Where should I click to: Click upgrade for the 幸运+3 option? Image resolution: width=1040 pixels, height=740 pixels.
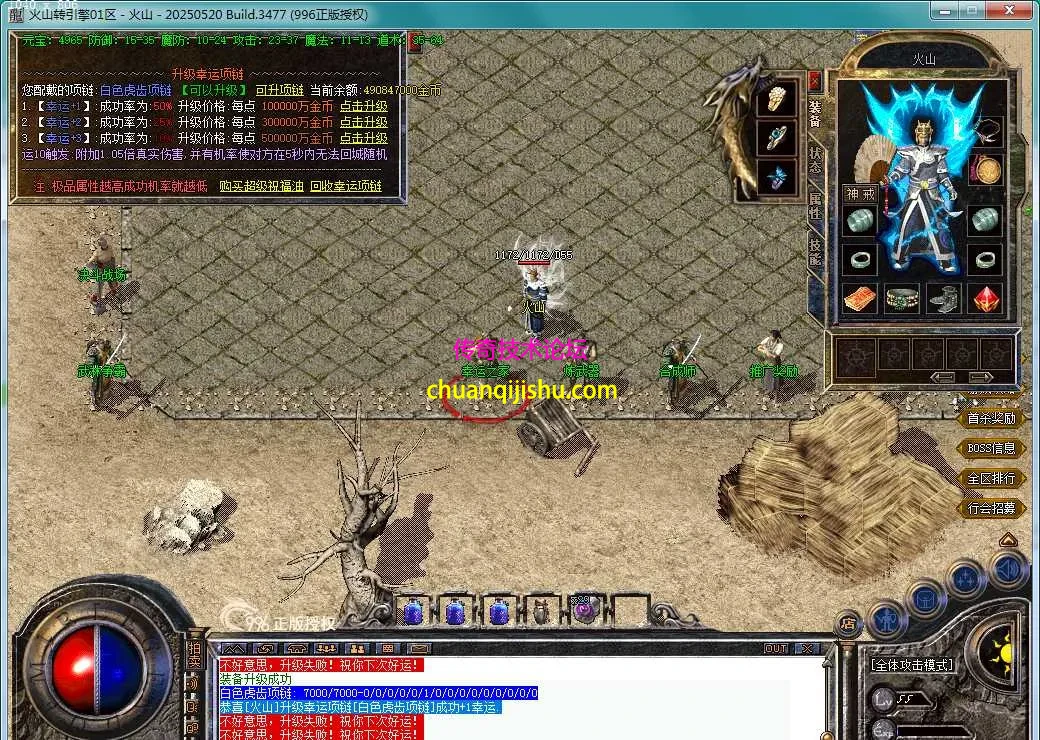(x=363, y=138)
